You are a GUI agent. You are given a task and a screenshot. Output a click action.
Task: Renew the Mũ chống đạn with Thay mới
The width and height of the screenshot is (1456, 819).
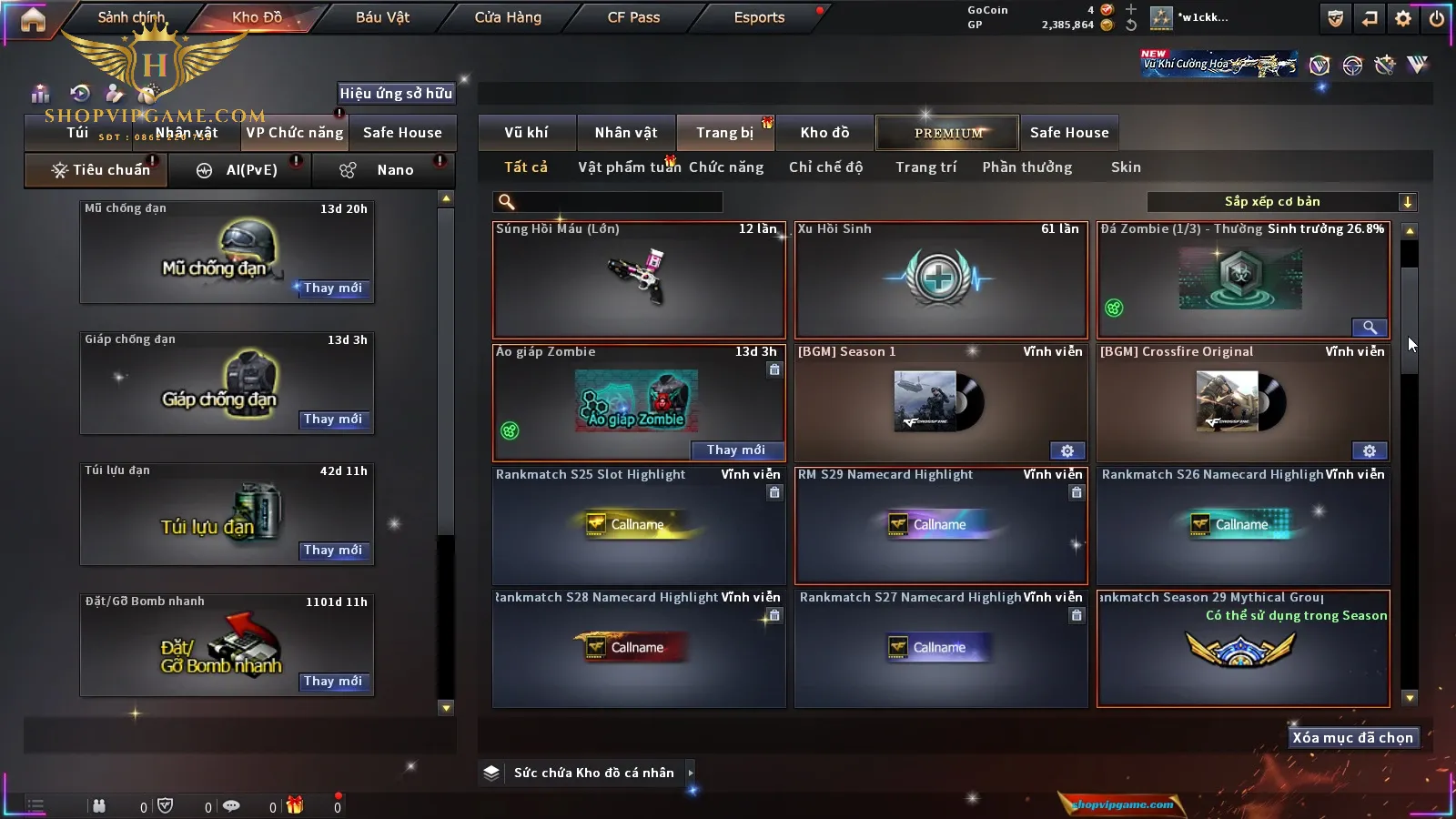coord(333,288)
